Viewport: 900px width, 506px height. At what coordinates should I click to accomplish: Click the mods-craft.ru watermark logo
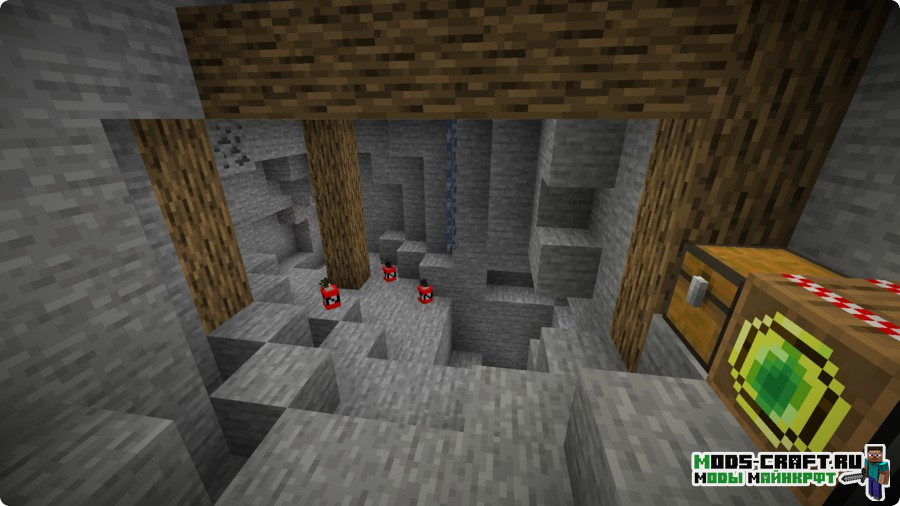(x=789, y=471)
